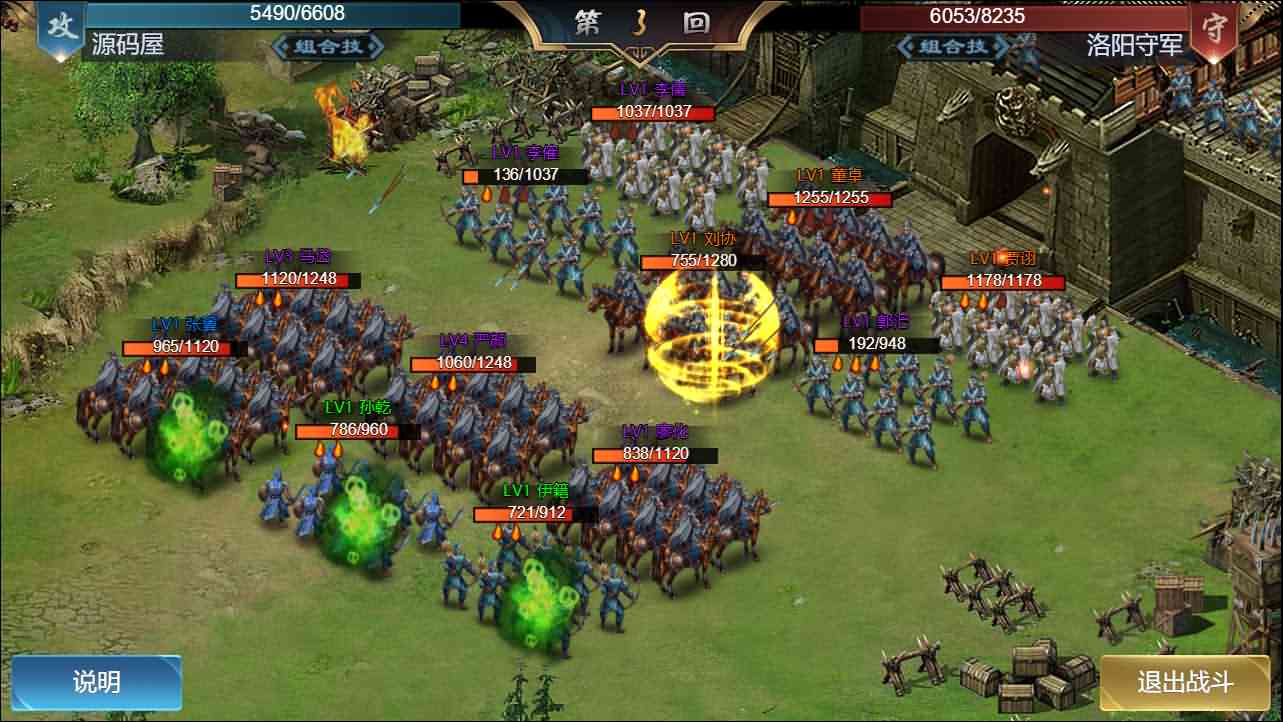Open the 说明 instructions panel
This screenshot has width=1283, height=722.
point(97,681)
